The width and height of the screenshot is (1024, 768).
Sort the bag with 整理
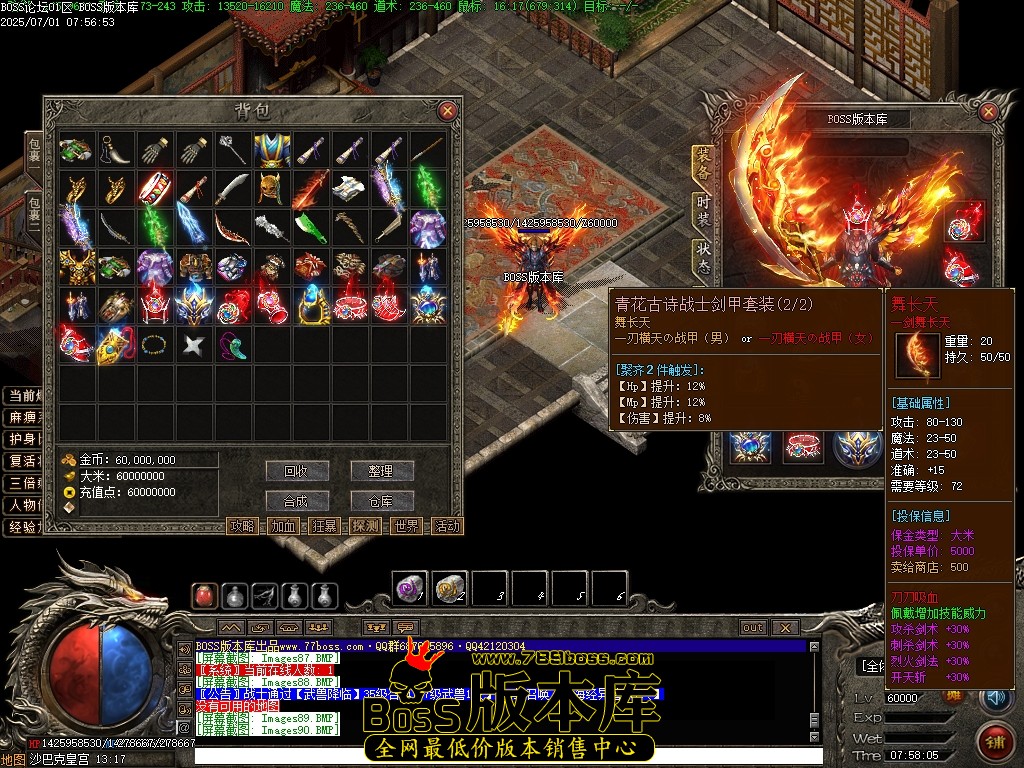point(381,471)
